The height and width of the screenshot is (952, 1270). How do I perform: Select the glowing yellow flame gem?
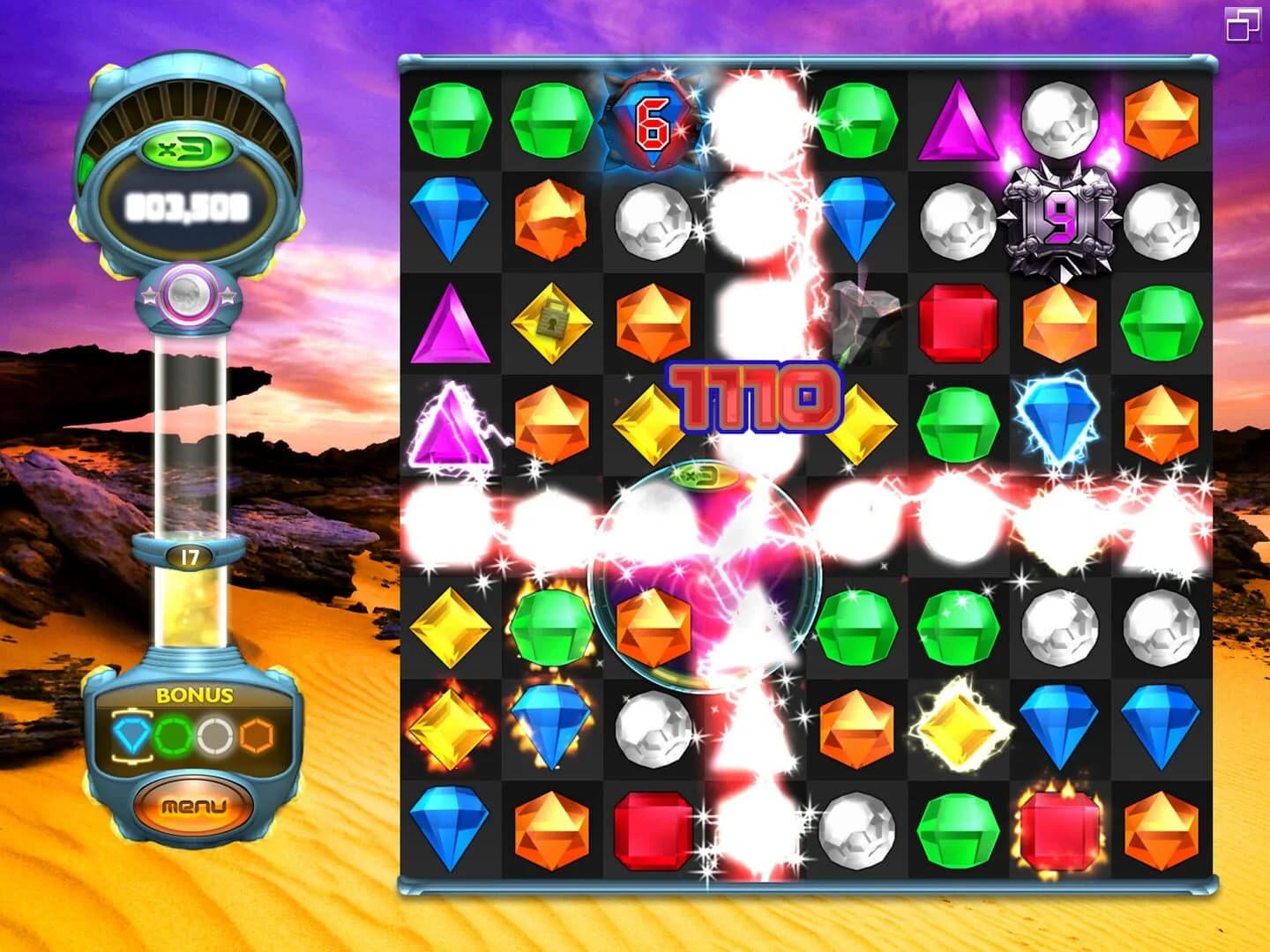pyautogui.click(x=957, y=723)
